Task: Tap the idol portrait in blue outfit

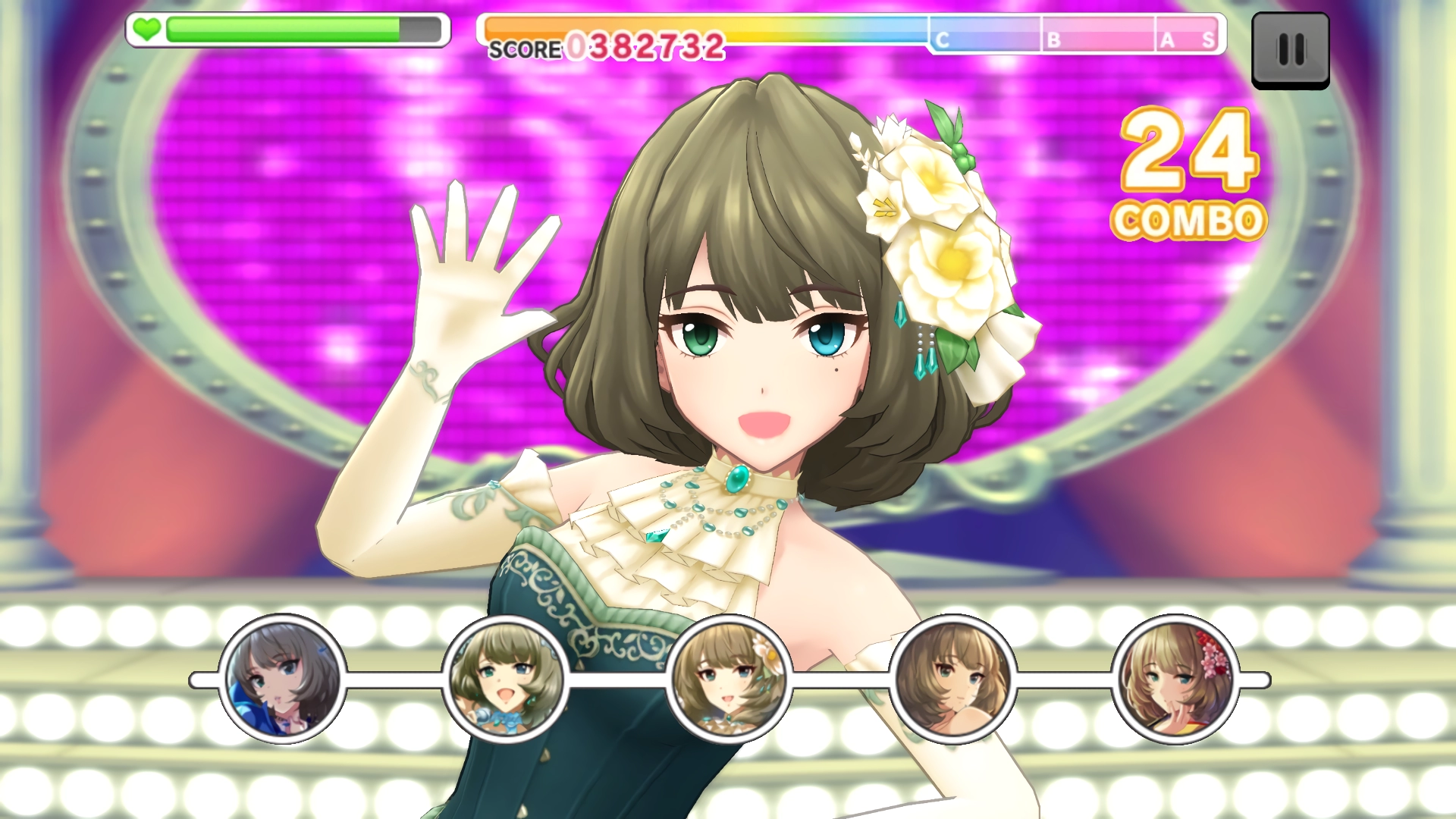Action: point(283,679)
